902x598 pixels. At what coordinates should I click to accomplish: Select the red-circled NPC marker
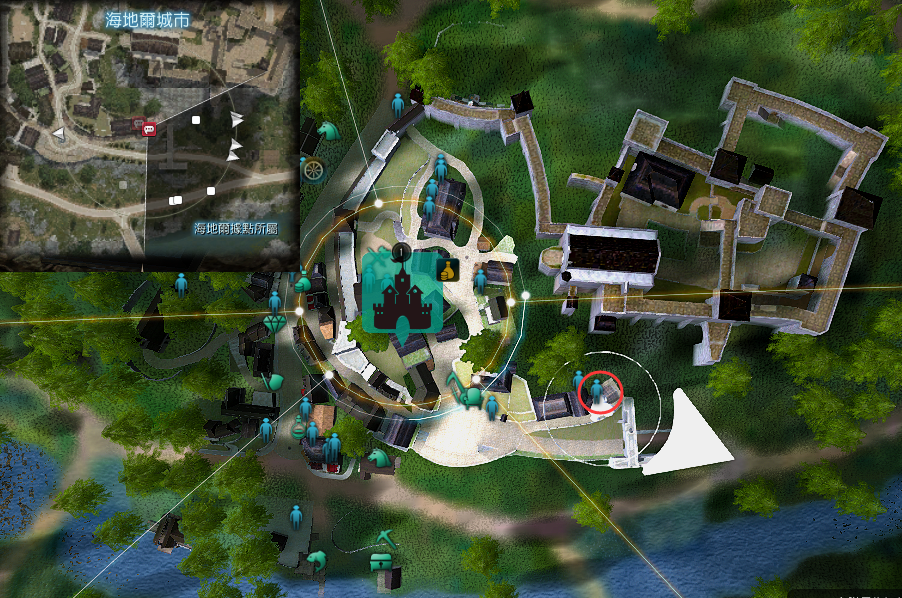pyautogui.click(x=602, y=390)
